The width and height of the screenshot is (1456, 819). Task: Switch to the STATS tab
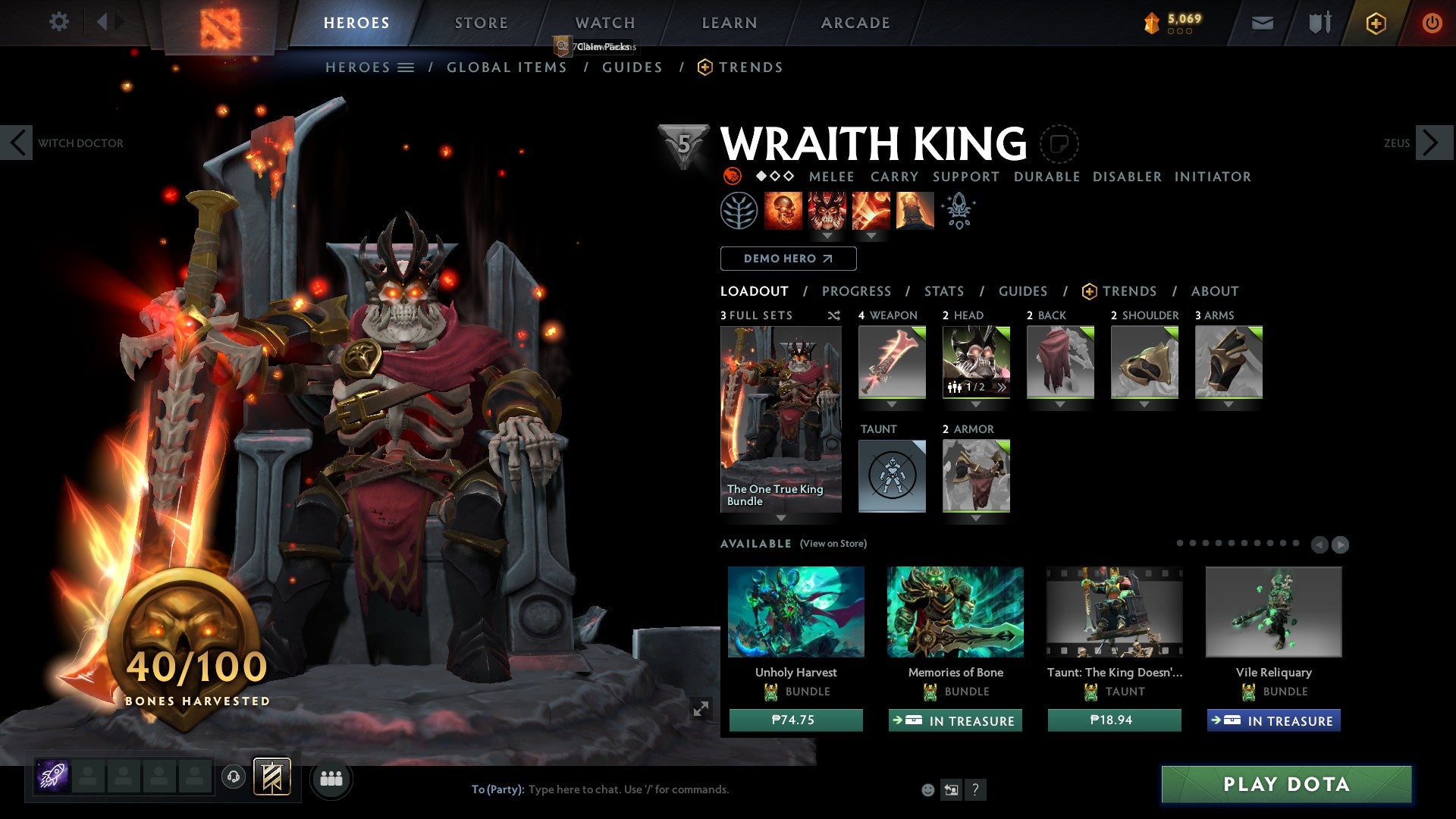tap(943, 290)
